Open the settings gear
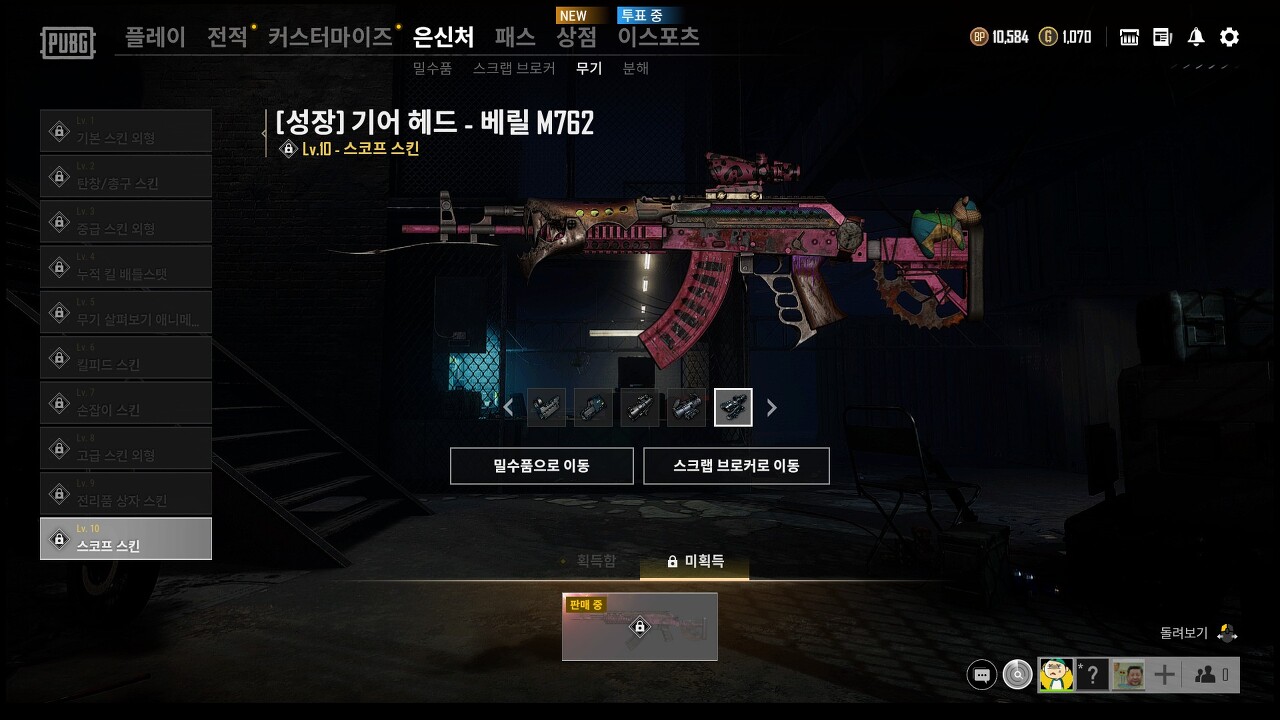 click(1228, 37)
